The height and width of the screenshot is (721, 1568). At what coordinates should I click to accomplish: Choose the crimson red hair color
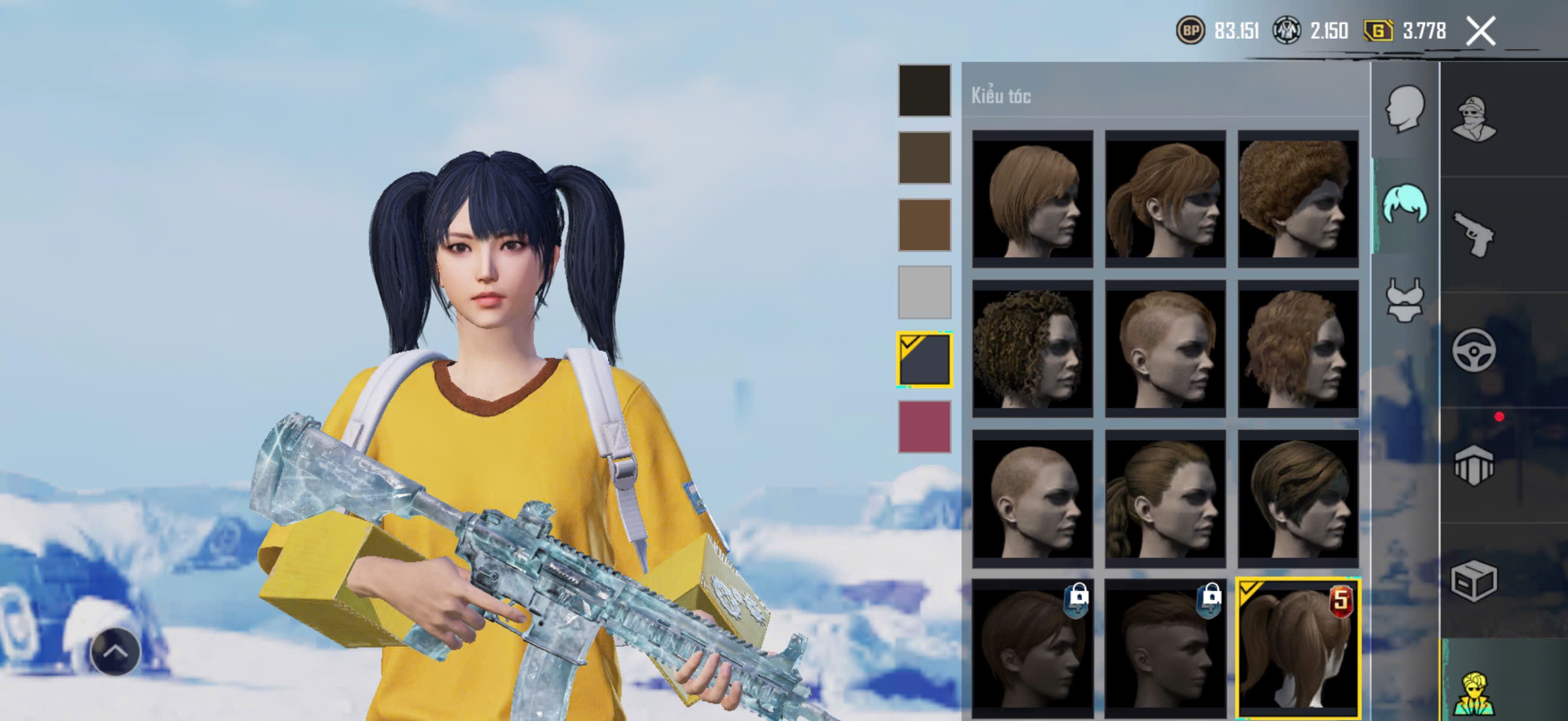click(x=924, y=426)
